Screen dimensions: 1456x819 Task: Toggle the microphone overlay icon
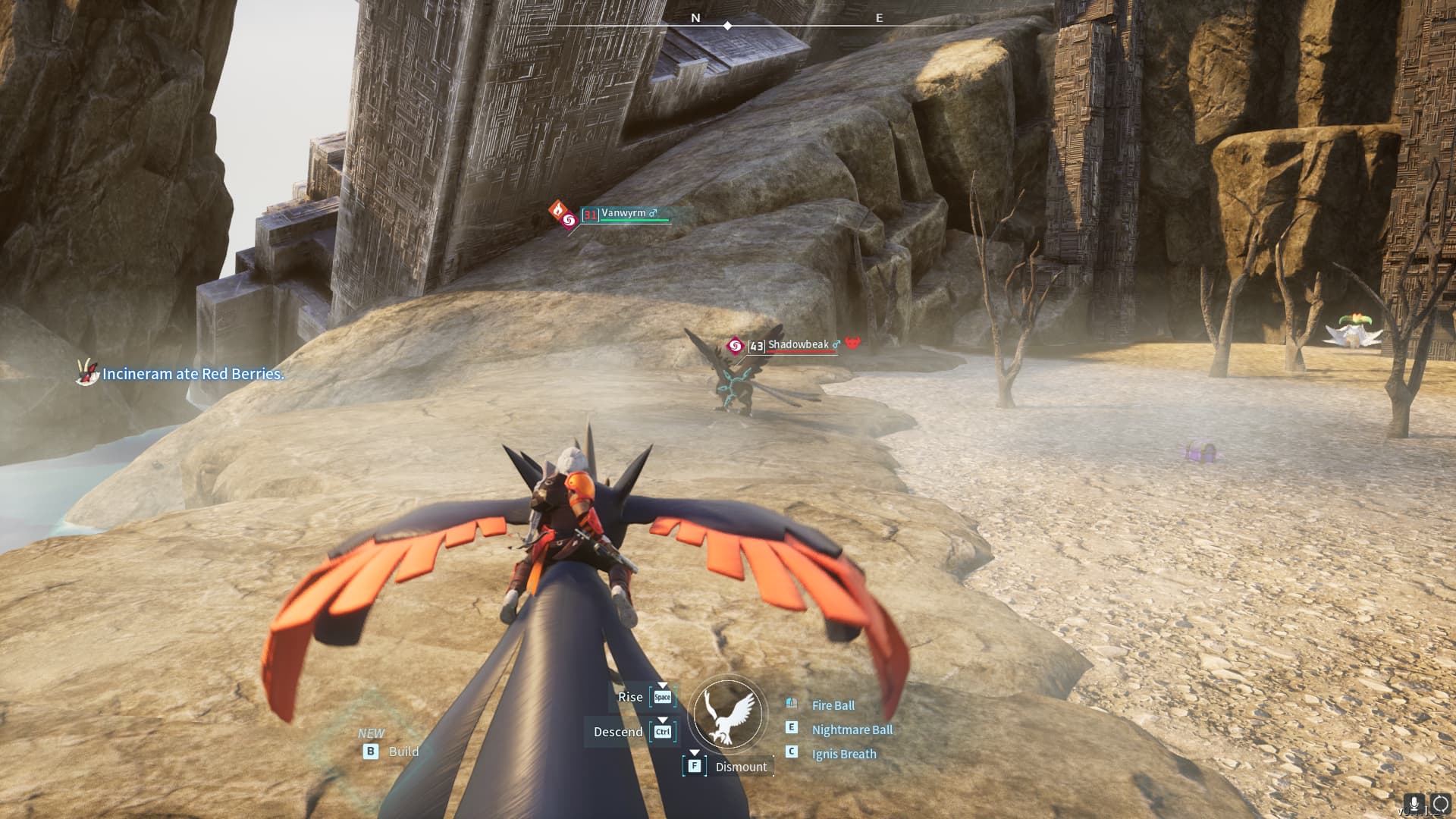pyautogui.click(x=1414, y=803)
